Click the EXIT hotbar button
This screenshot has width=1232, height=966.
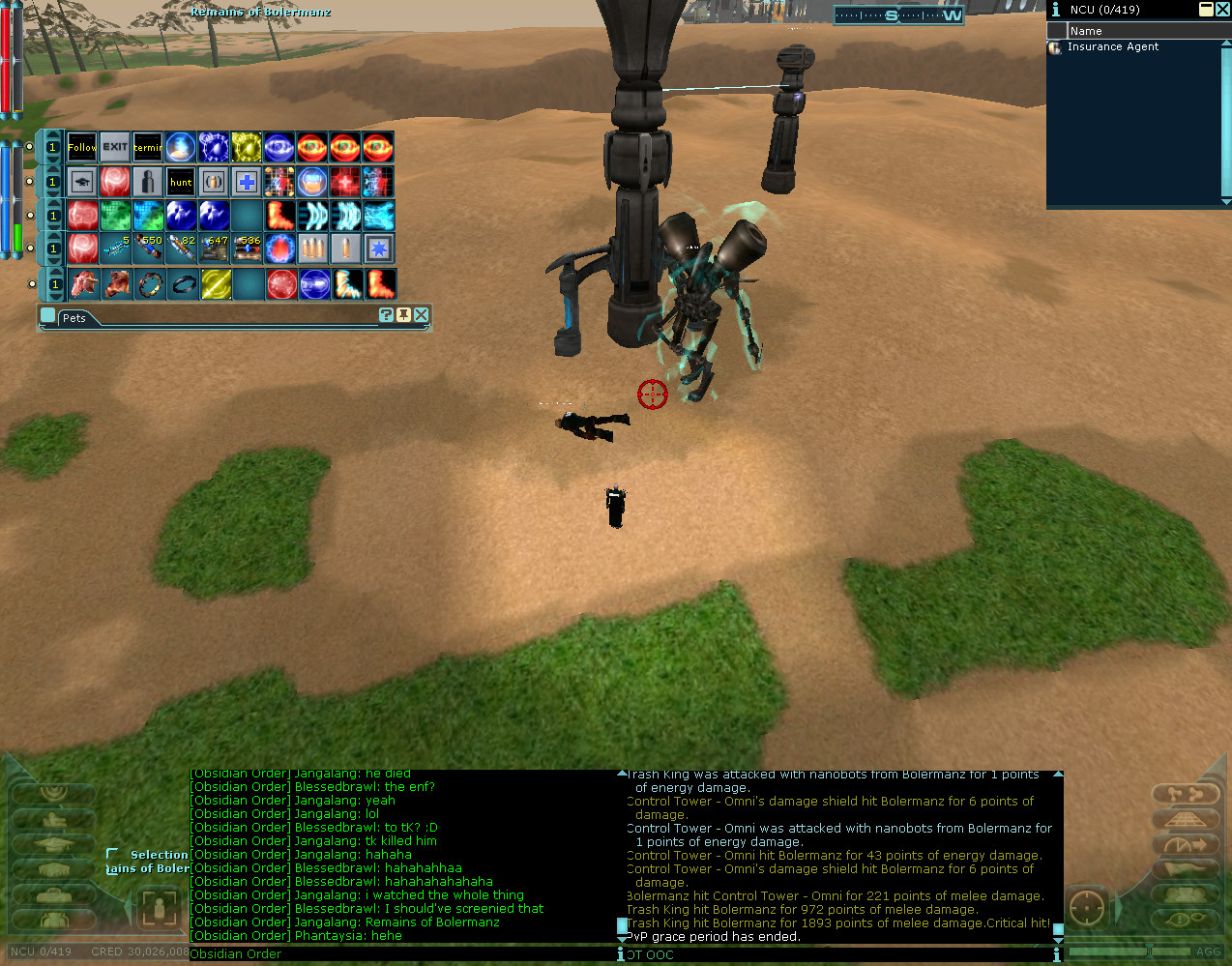pos(115,148)
